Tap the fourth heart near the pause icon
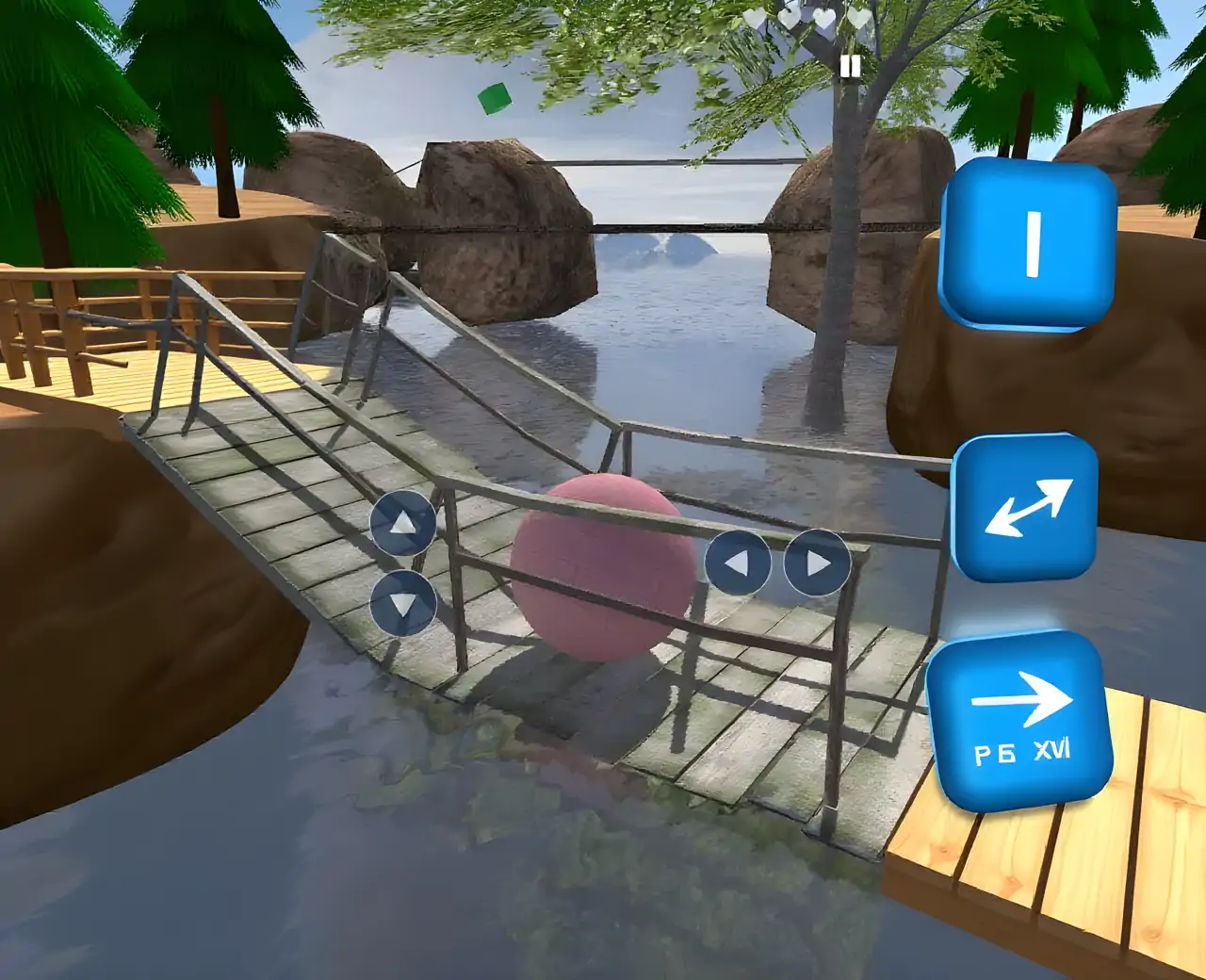The width and height of the screenshot is (1206, 980). coord(859,19)
